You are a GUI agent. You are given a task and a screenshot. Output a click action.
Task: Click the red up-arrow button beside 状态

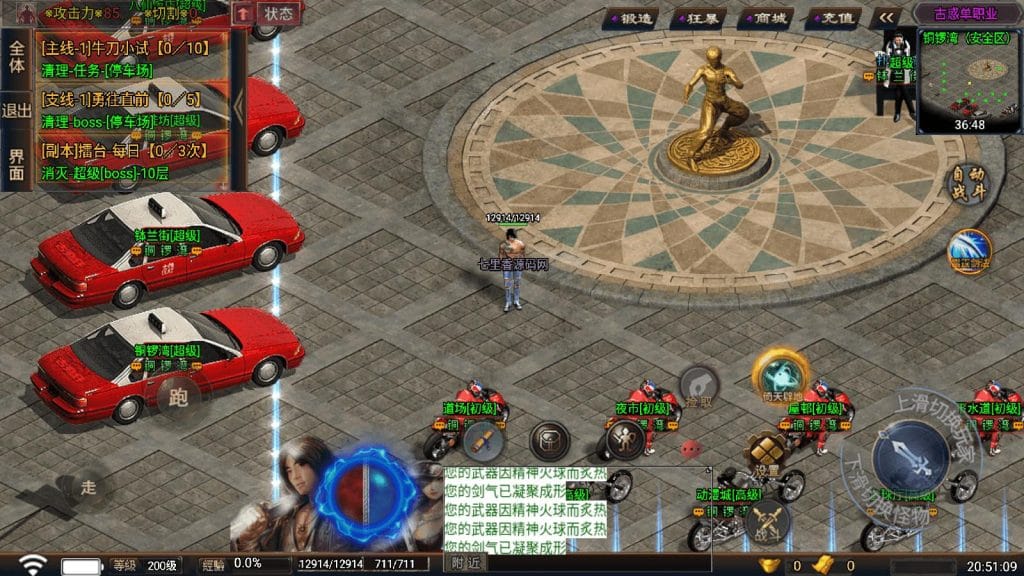(243, 14)
